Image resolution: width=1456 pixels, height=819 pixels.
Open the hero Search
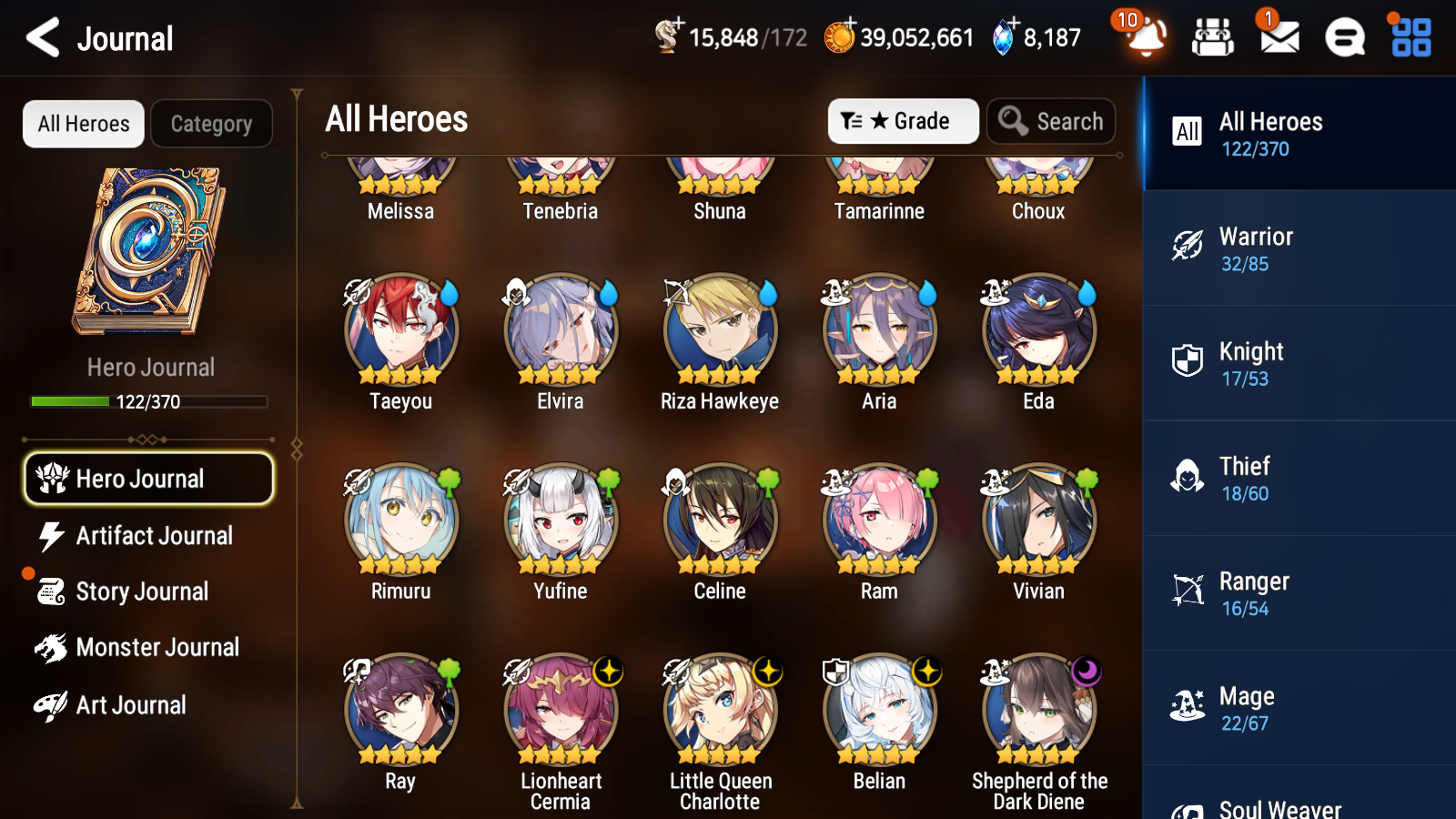[1051, 121]
